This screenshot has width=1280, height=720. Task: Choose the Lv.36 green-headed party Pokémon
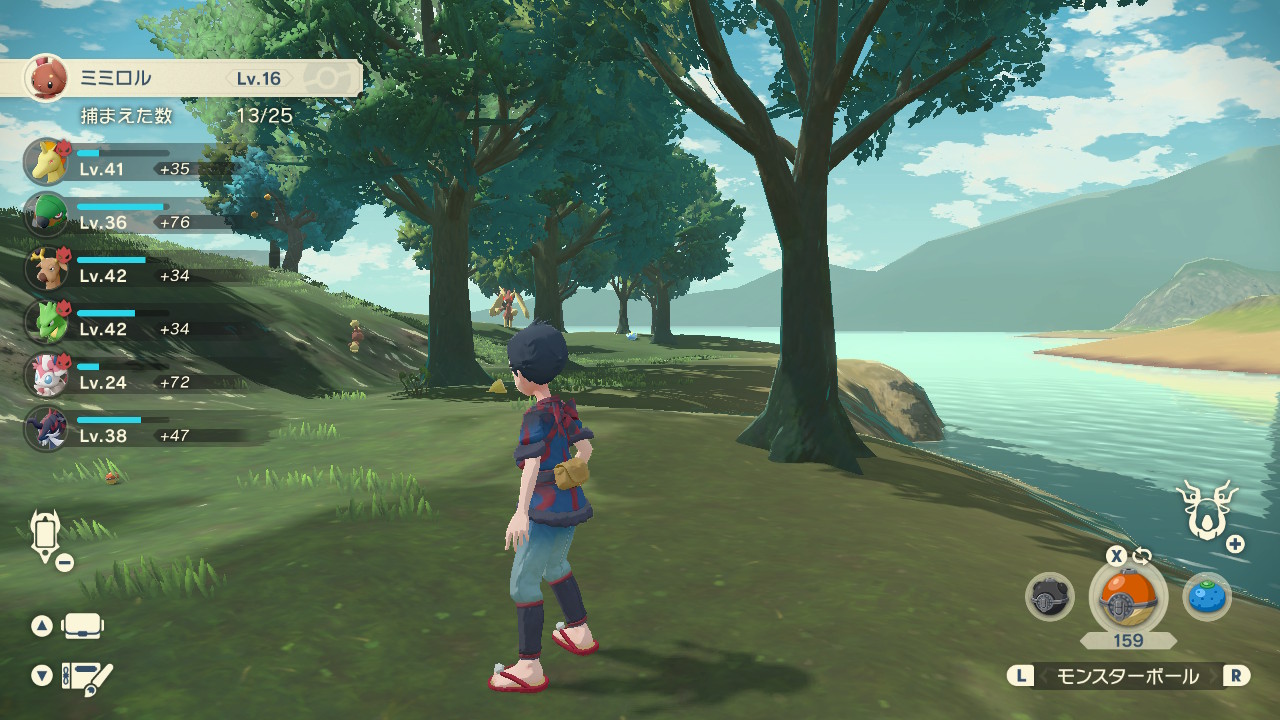coord(47,214)
